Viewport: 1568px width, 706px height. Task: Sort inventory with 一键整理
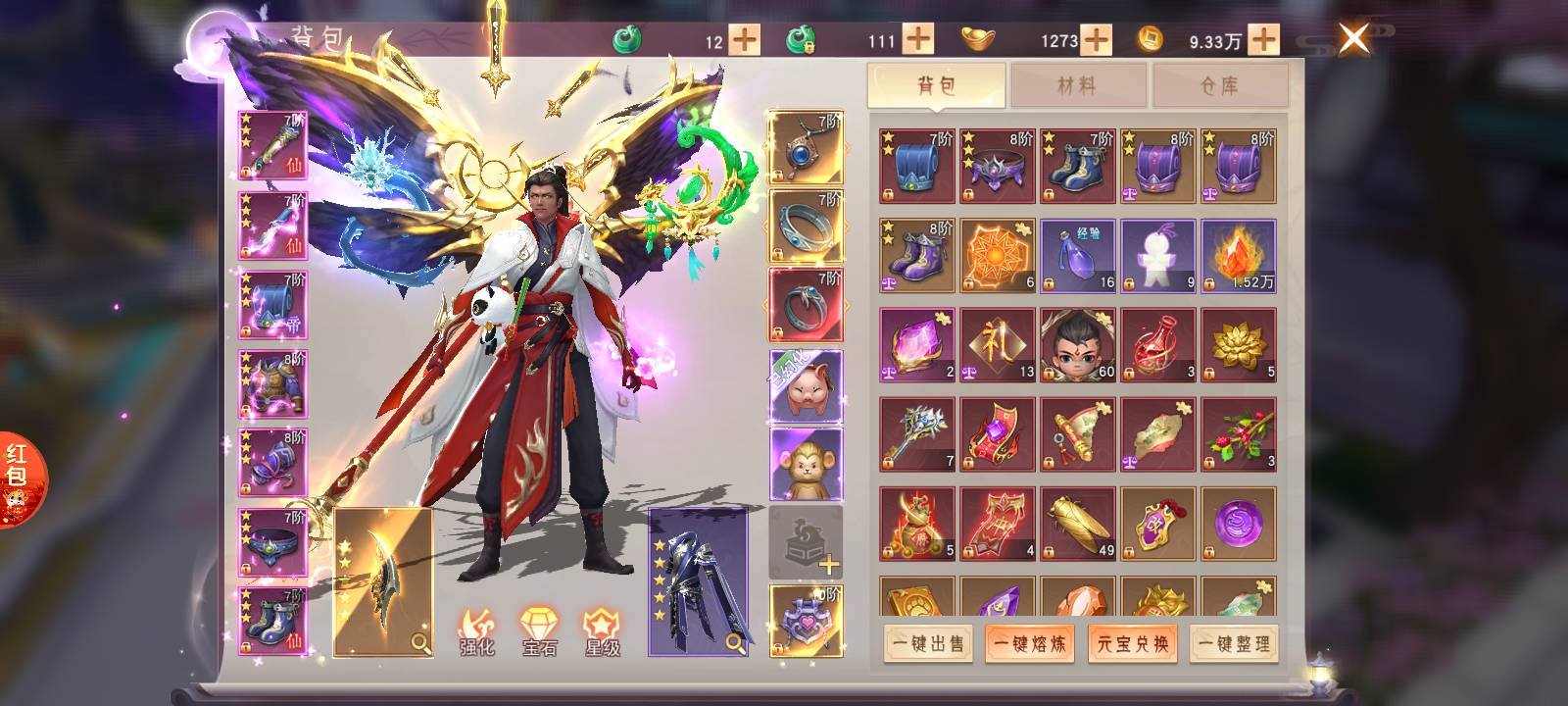(1234, 644)
